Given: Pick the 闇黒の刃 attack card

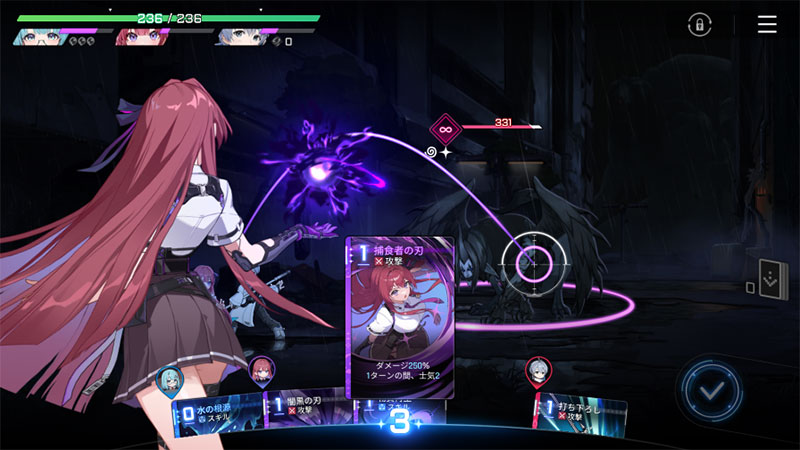Looking at the screenshot, I should [305, 412].
